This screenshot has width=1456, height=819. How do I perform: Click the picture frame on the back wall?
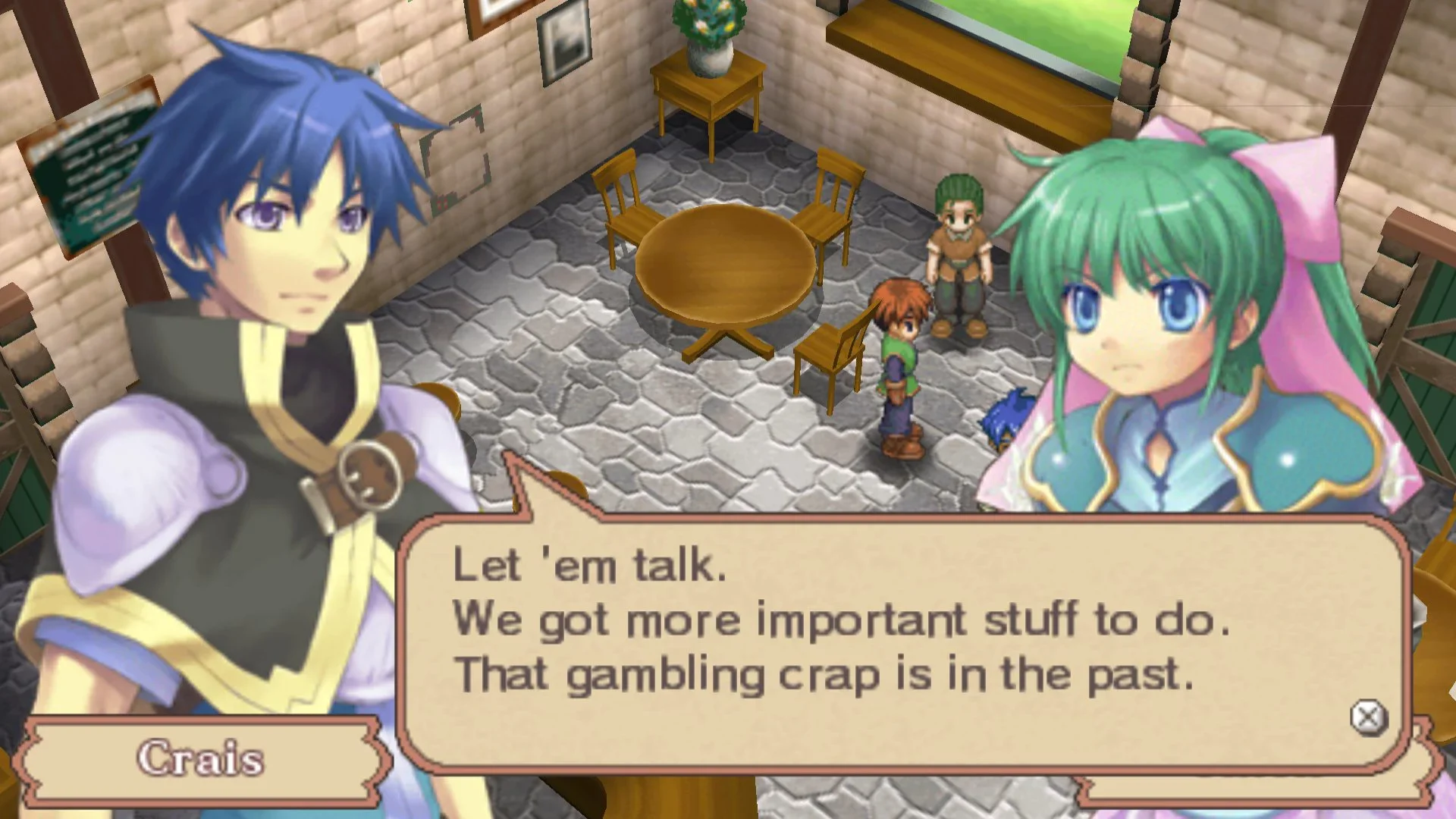point(565,42)
